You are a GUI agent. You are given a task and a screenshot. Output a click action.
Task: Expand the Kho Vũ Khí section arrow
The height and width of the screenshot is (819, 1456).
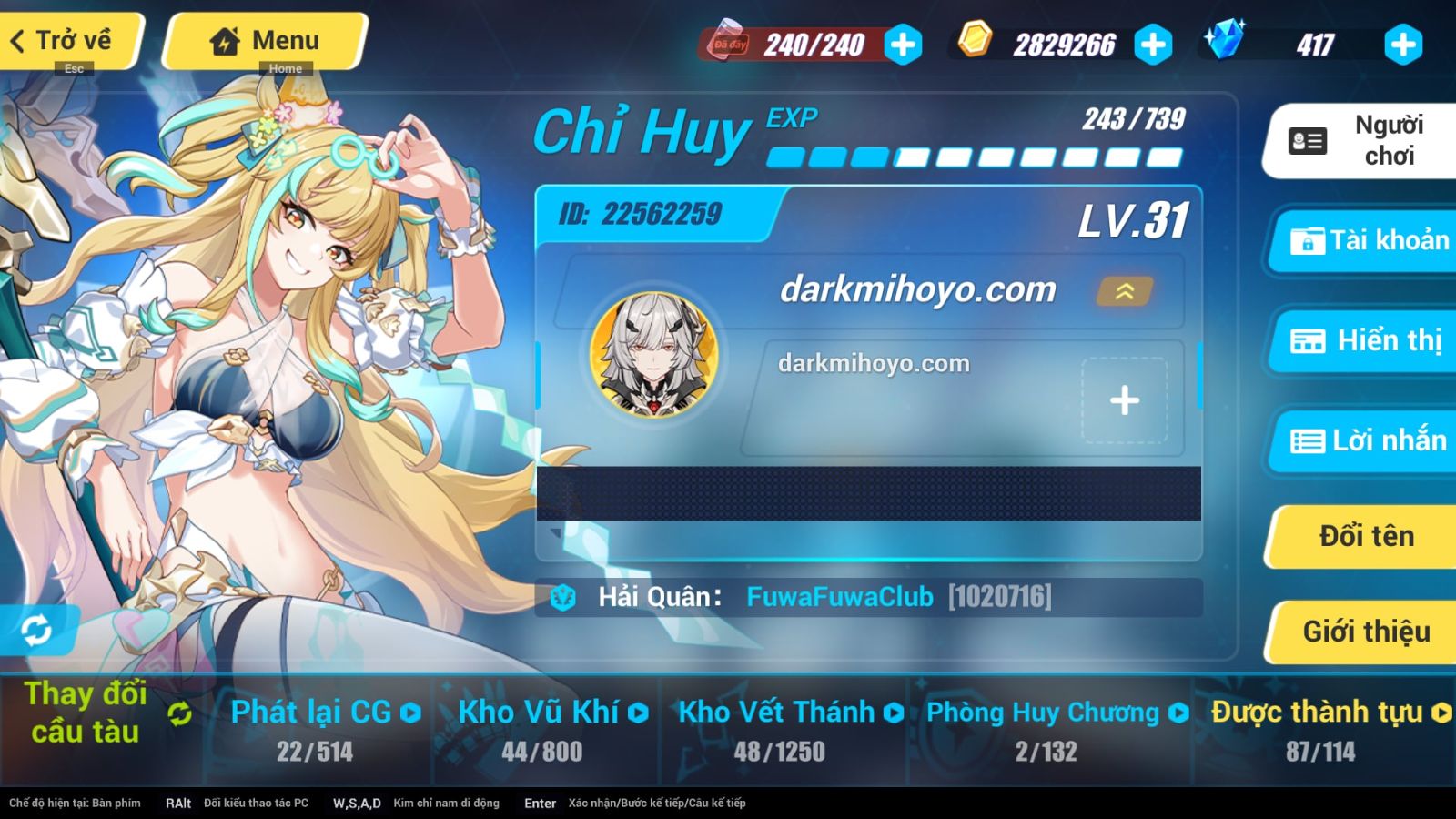pos(639,713)
